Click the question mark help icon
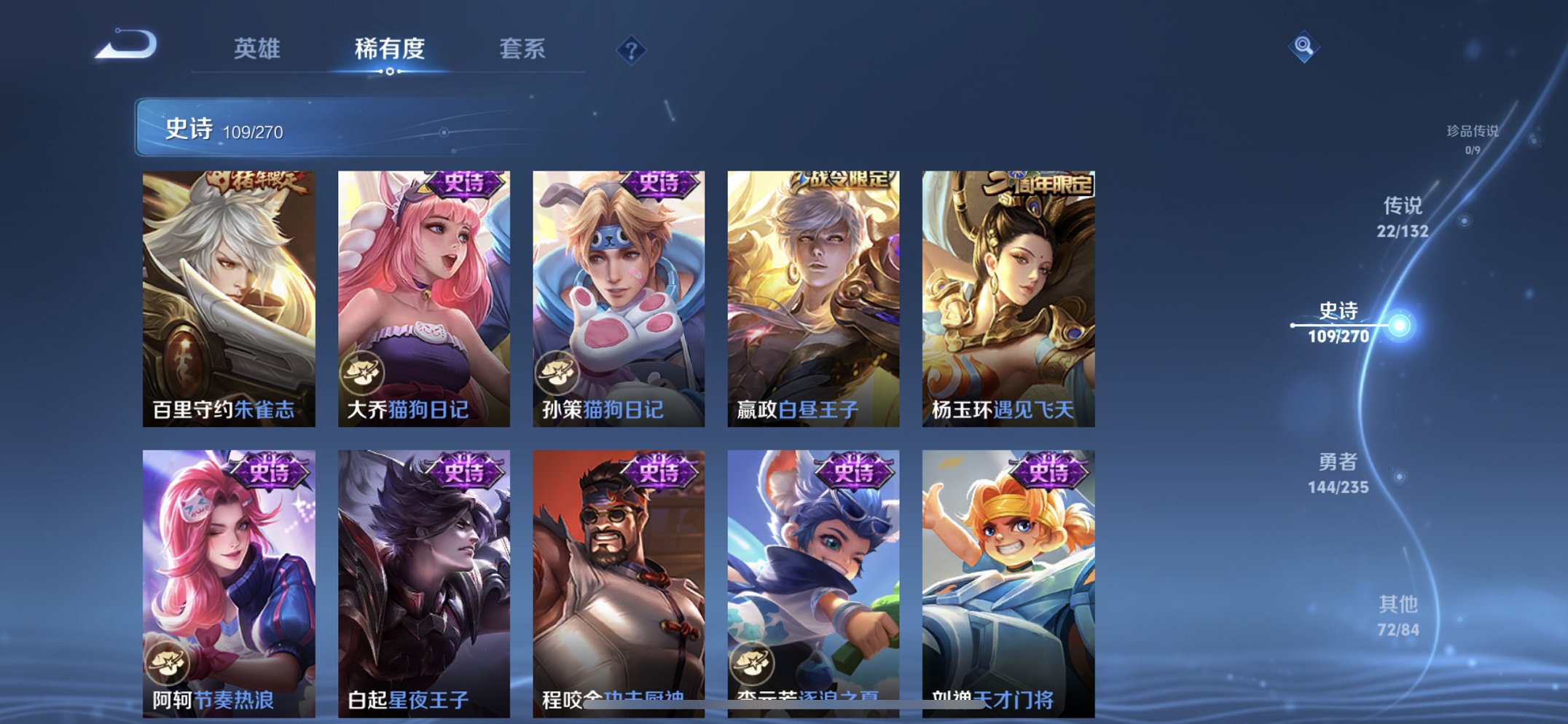This screenshot has height=724, width=1568. (x=632, y=50)
